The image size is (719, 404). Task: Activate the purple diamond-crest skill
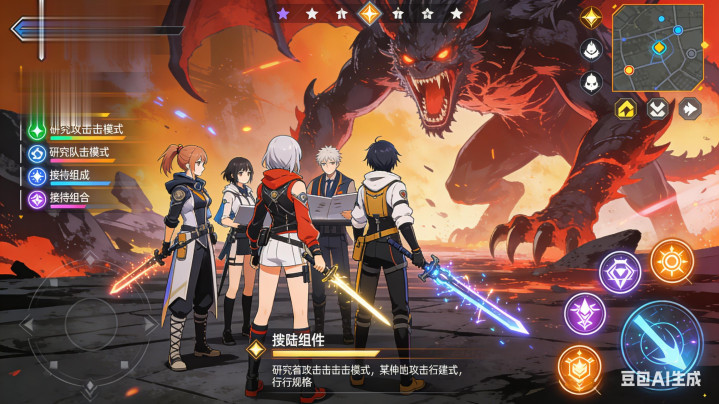click(620, 272)
